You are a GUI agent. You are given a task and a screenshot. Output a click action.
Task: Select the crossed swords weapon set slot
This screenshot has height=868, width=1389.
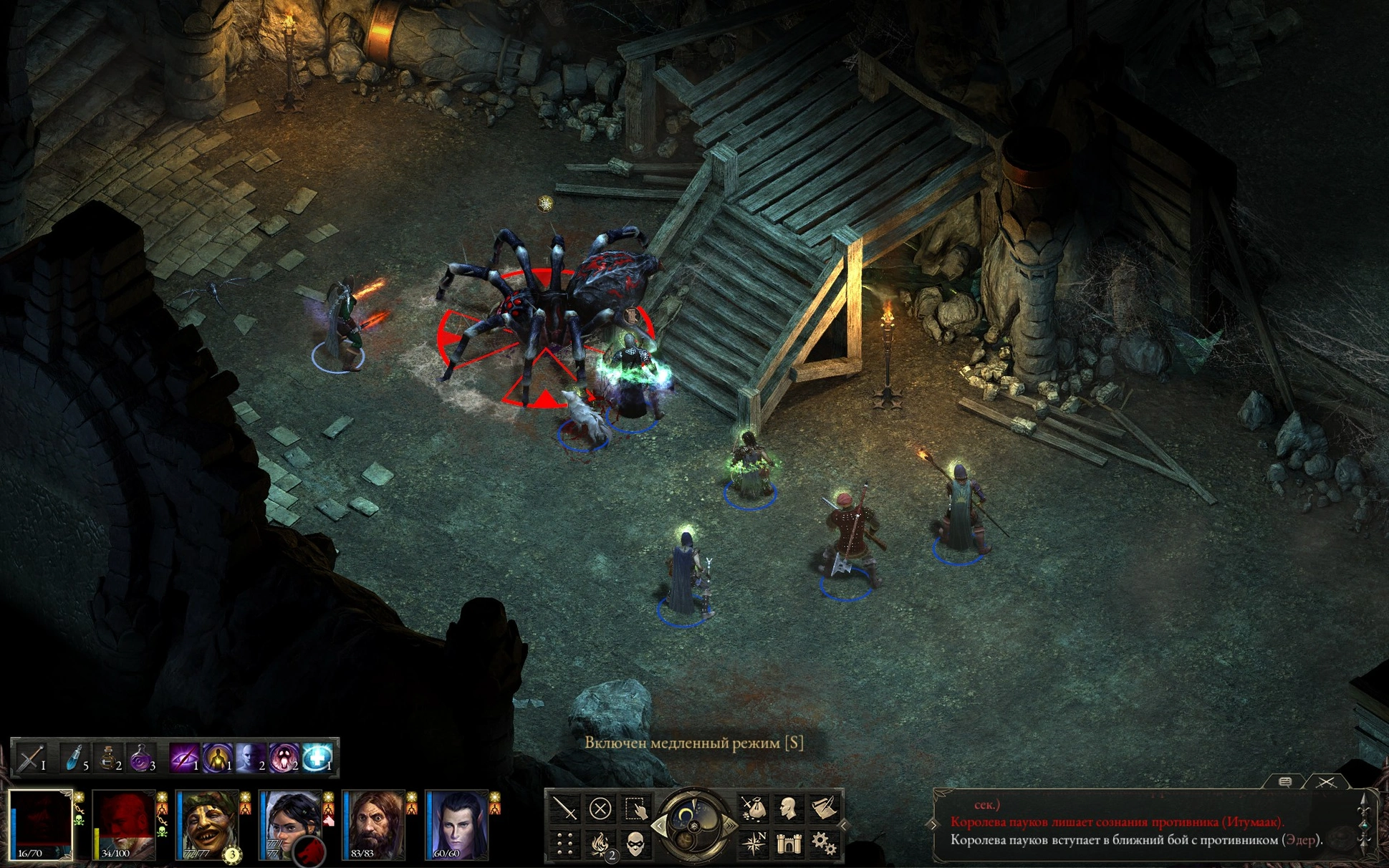click(30, 758)
